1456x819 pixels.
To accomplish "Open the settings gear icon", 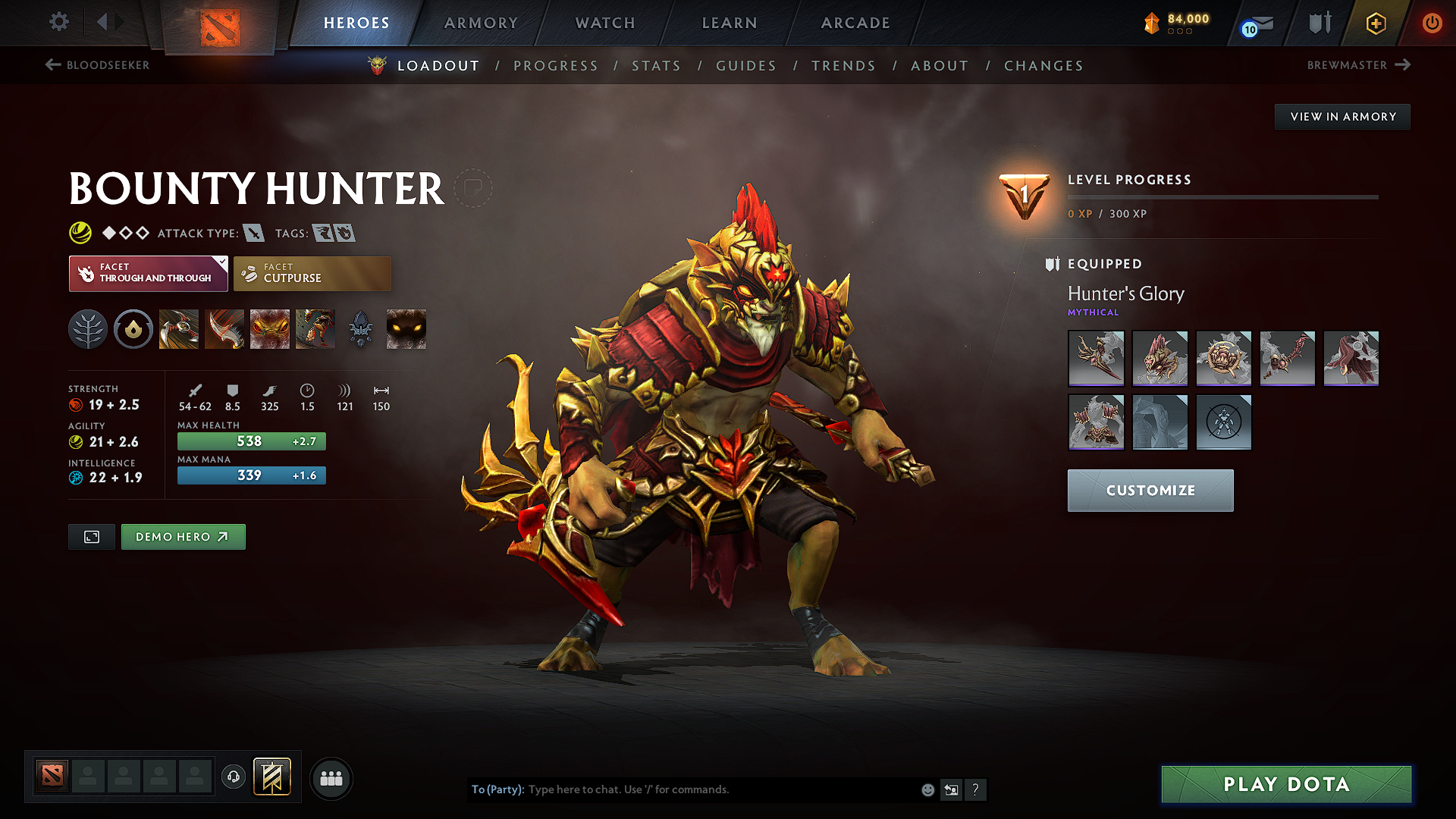I will pyautogui.click(x=58, y=22).
